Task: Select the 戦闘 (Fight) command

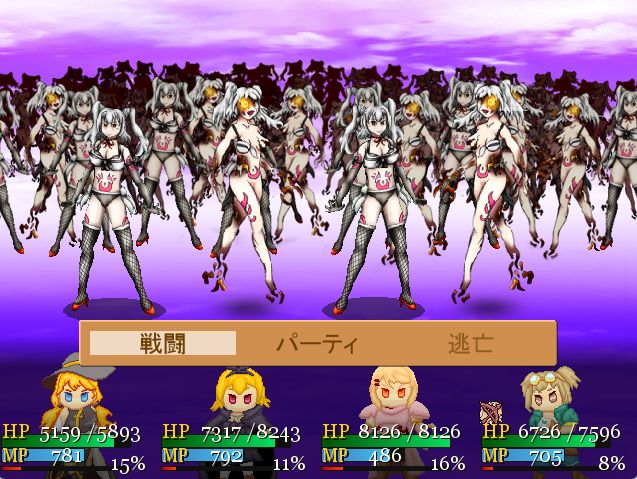Action: [x=163, y=344]
